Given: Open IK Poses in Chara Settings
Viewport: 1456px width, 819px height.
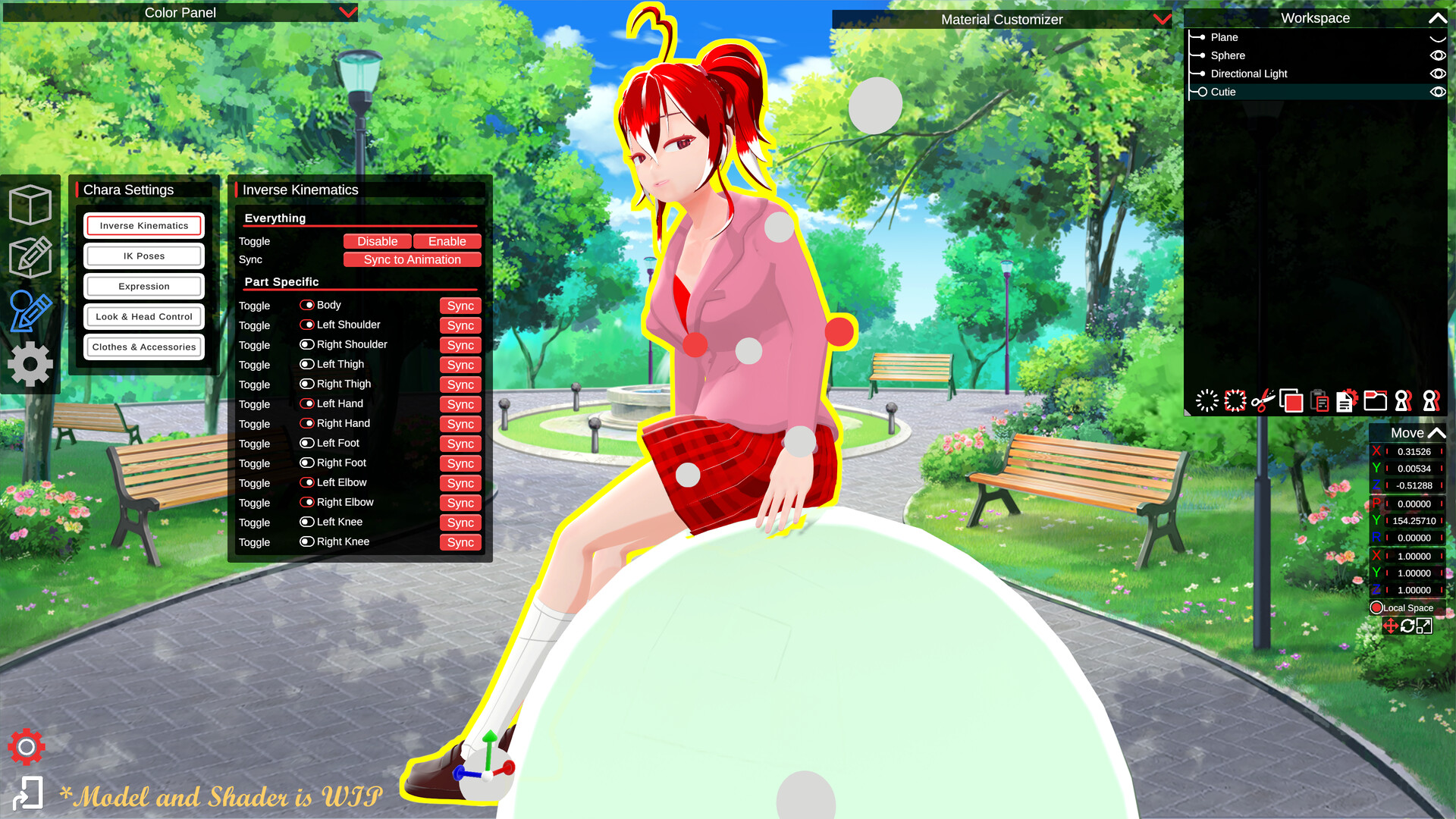Looking at the screenshot, I should coord(143,256).
